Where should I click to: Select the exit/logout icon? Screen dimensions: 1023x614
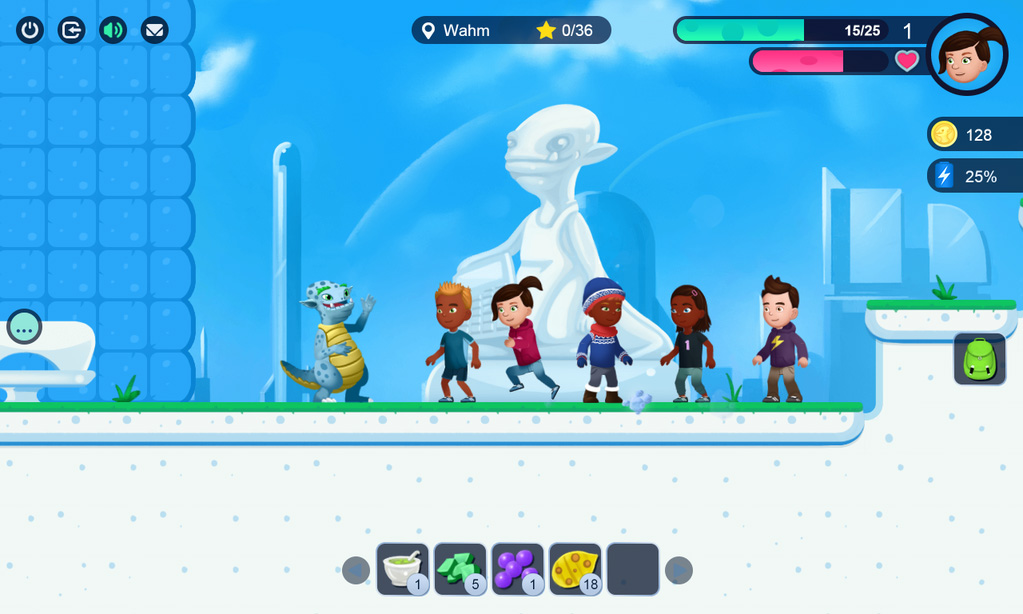(72, 30)
